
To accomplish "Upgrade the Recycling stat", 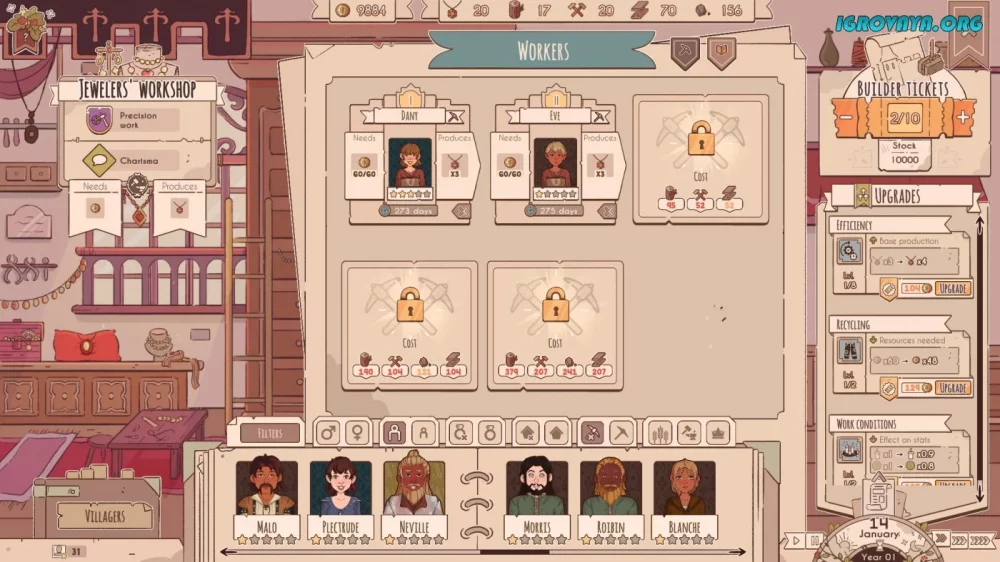I will click(952, 388).
